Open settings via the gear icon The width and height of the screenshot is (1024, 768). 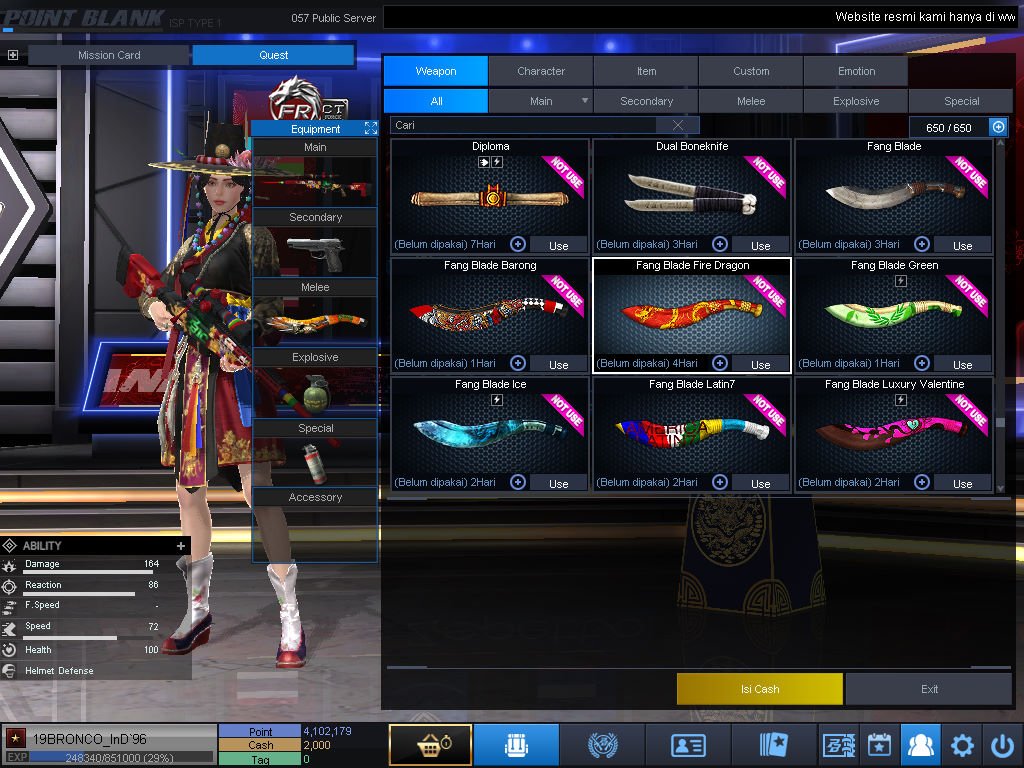962,745
